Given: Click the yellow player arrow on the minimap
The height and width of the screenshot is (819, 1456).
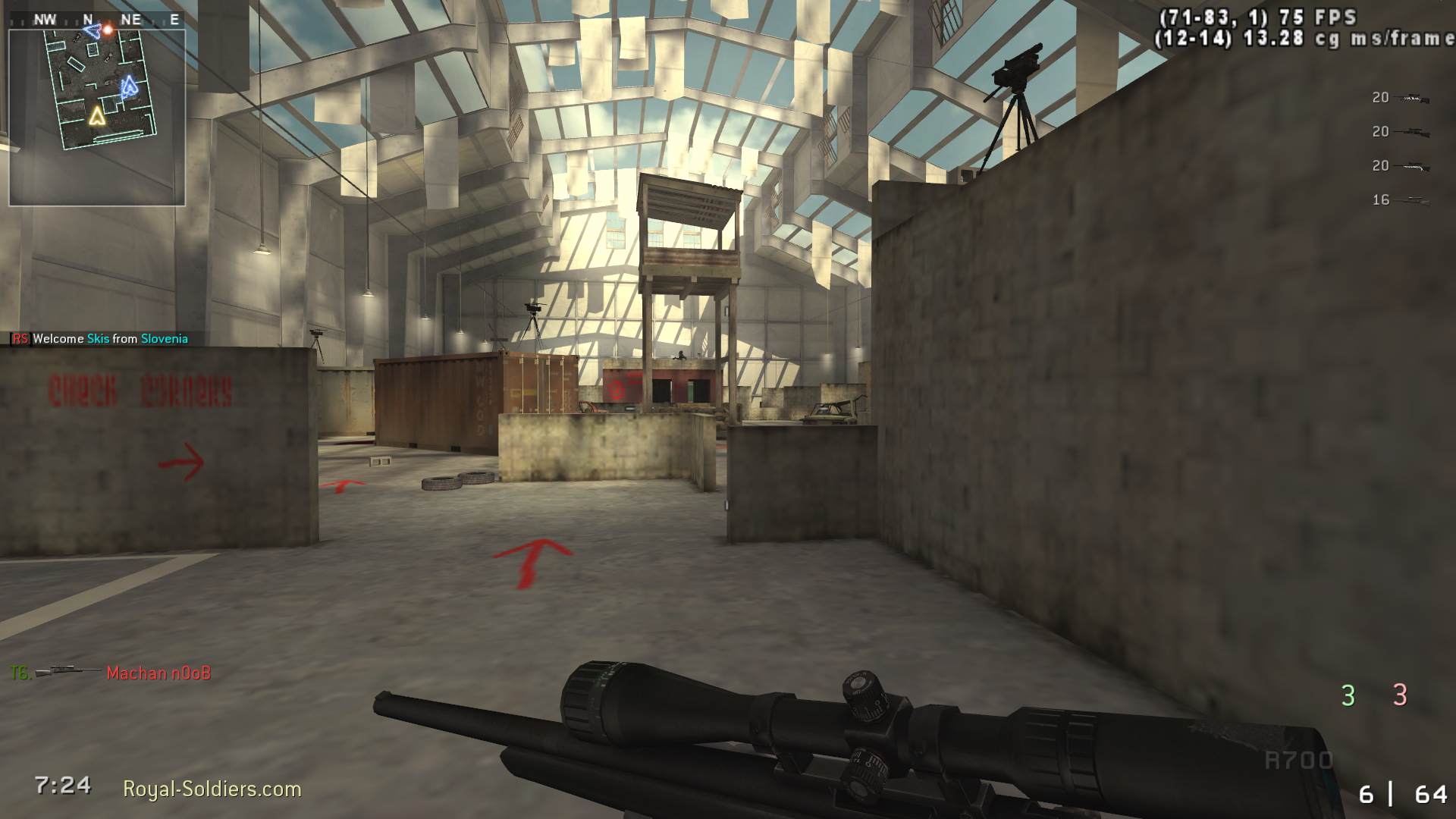Looking at the screenshot, I should 96,117.
